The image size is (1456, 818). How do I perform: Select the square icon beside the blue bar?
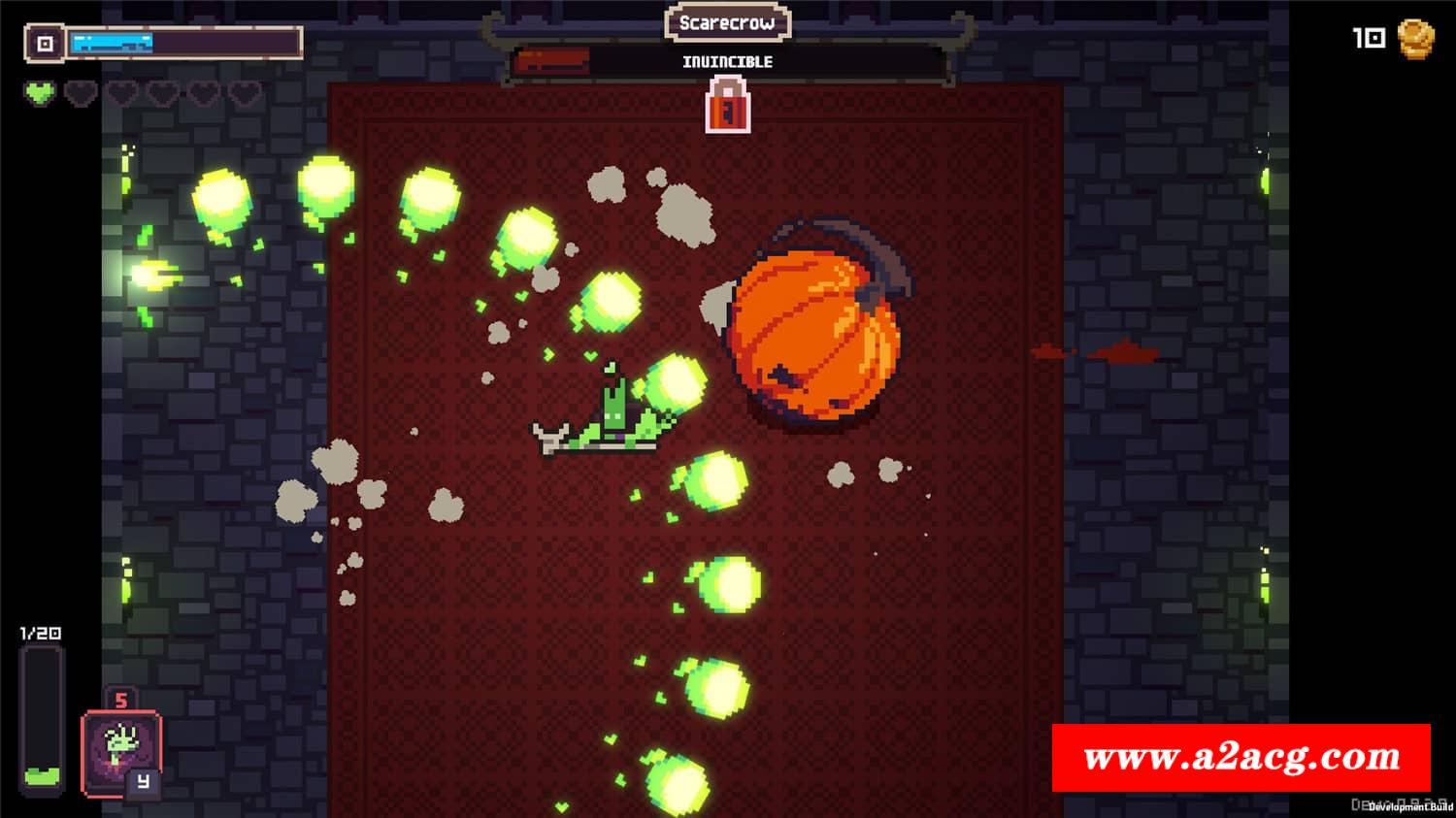click(45, 44)
